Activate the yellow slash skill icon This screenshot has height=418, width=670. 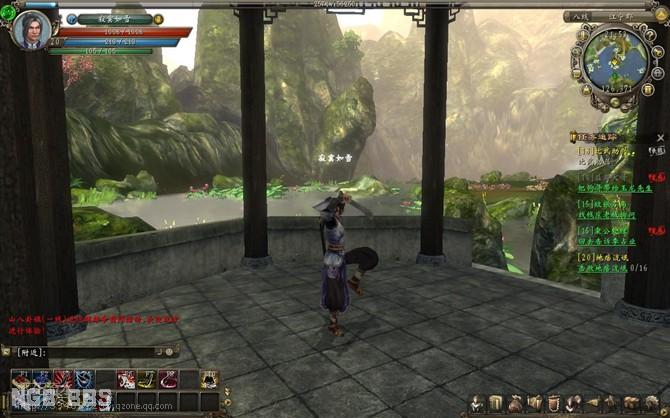pyautogui.click(x=146, y=378)
